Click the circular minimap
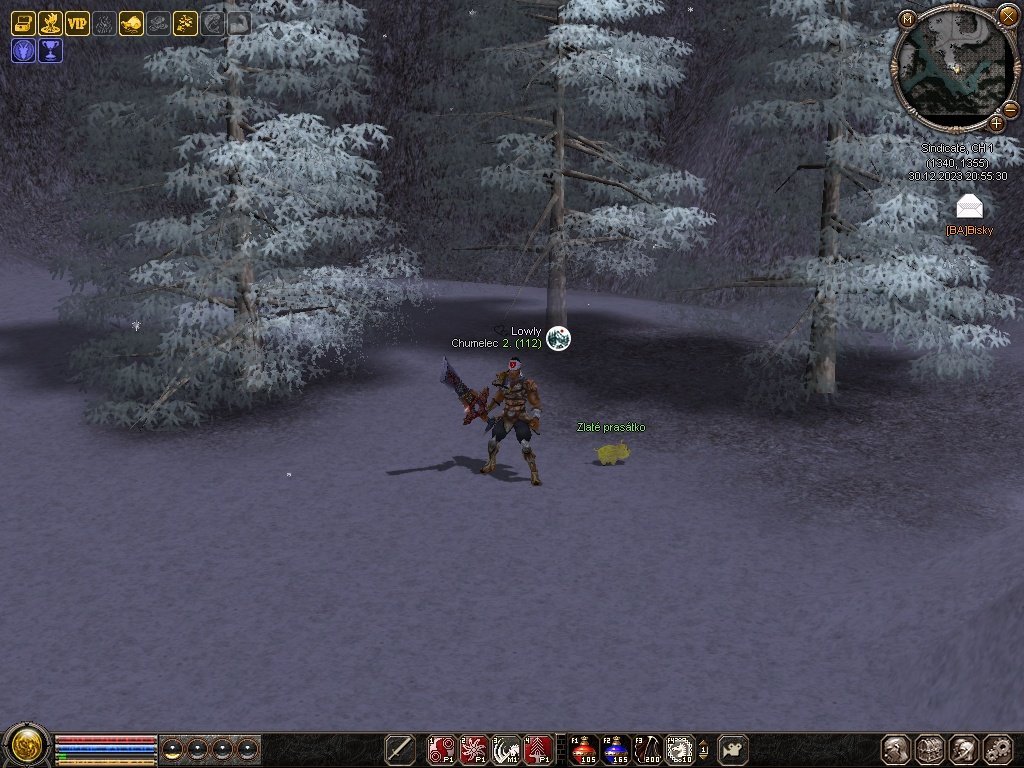Screen dimensions: 1024x768 pyautogui.click(x=954, y=68)
